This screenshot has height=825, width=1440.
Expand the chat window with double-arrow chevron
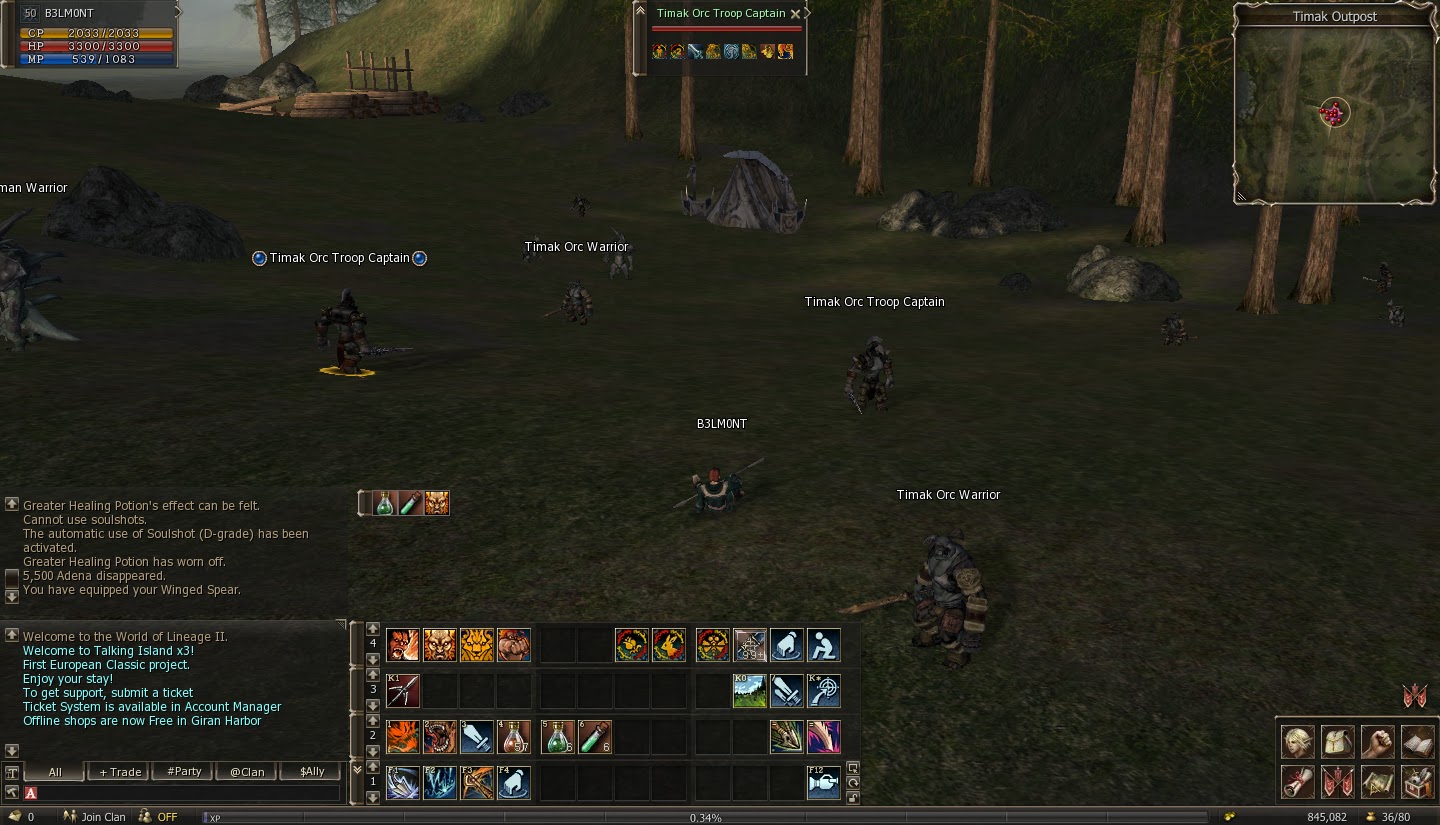point(358,768)
